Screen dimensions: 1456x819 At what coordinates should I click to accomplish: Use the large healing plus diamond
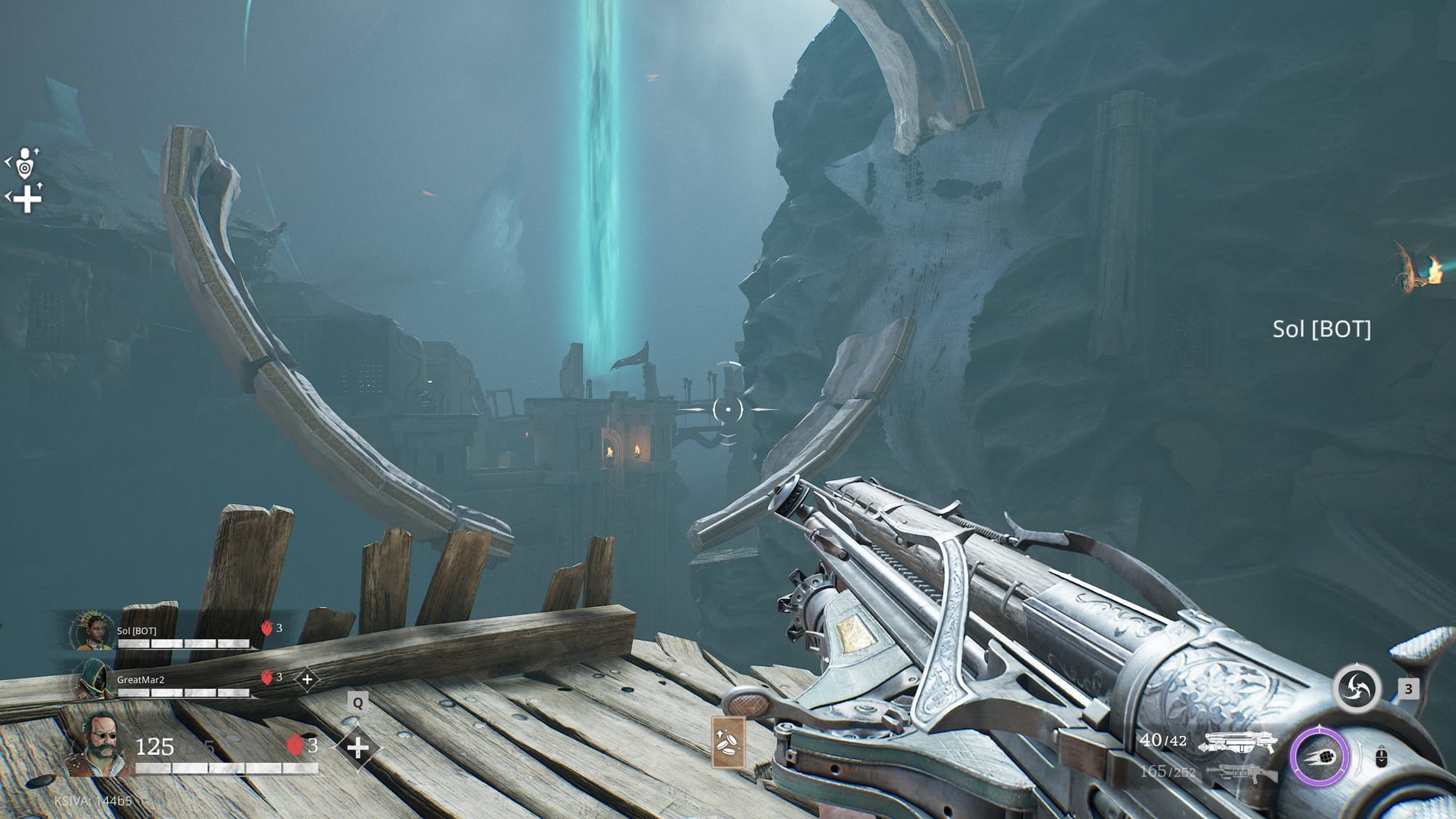click(357, 748)
